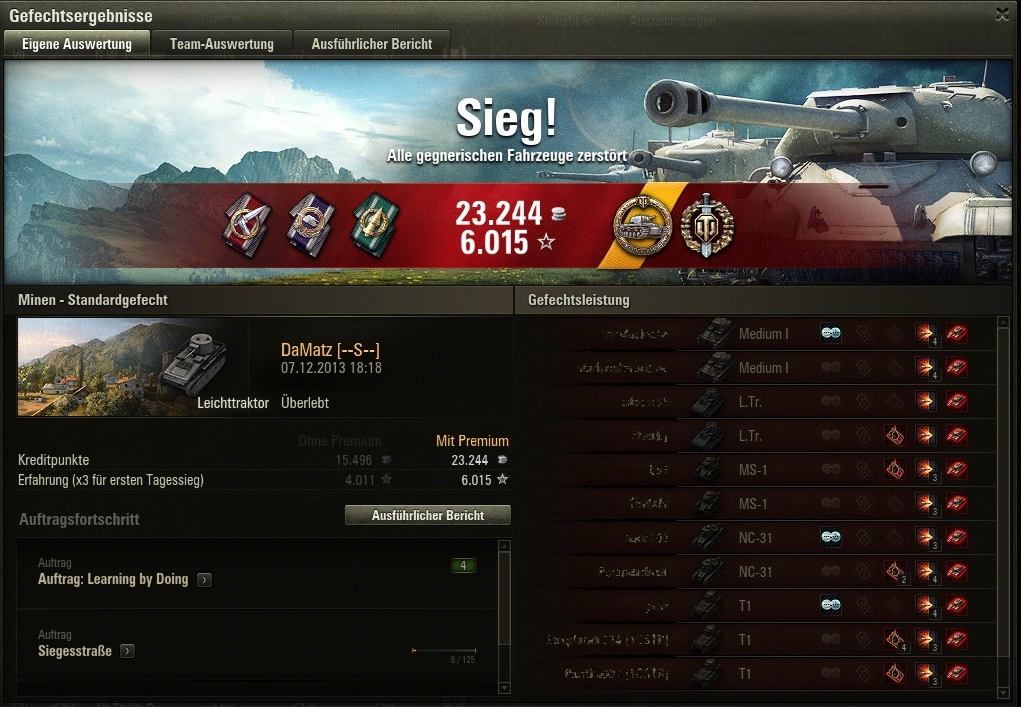Click player name DaMatz [--S--]

point(330,350)
